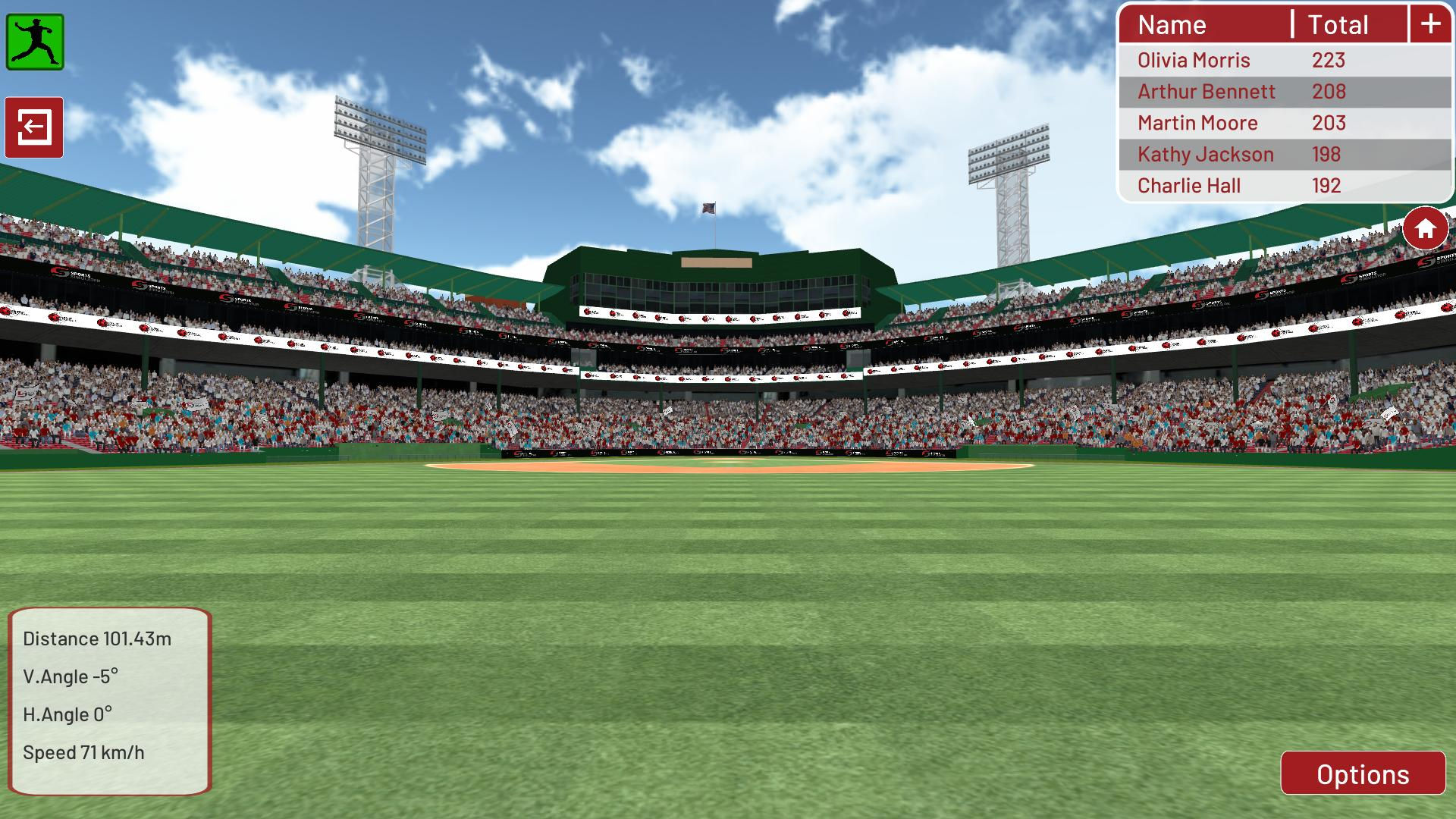
Task: Click the Distance 101.43m stats panel
Action: pos(99,639)
